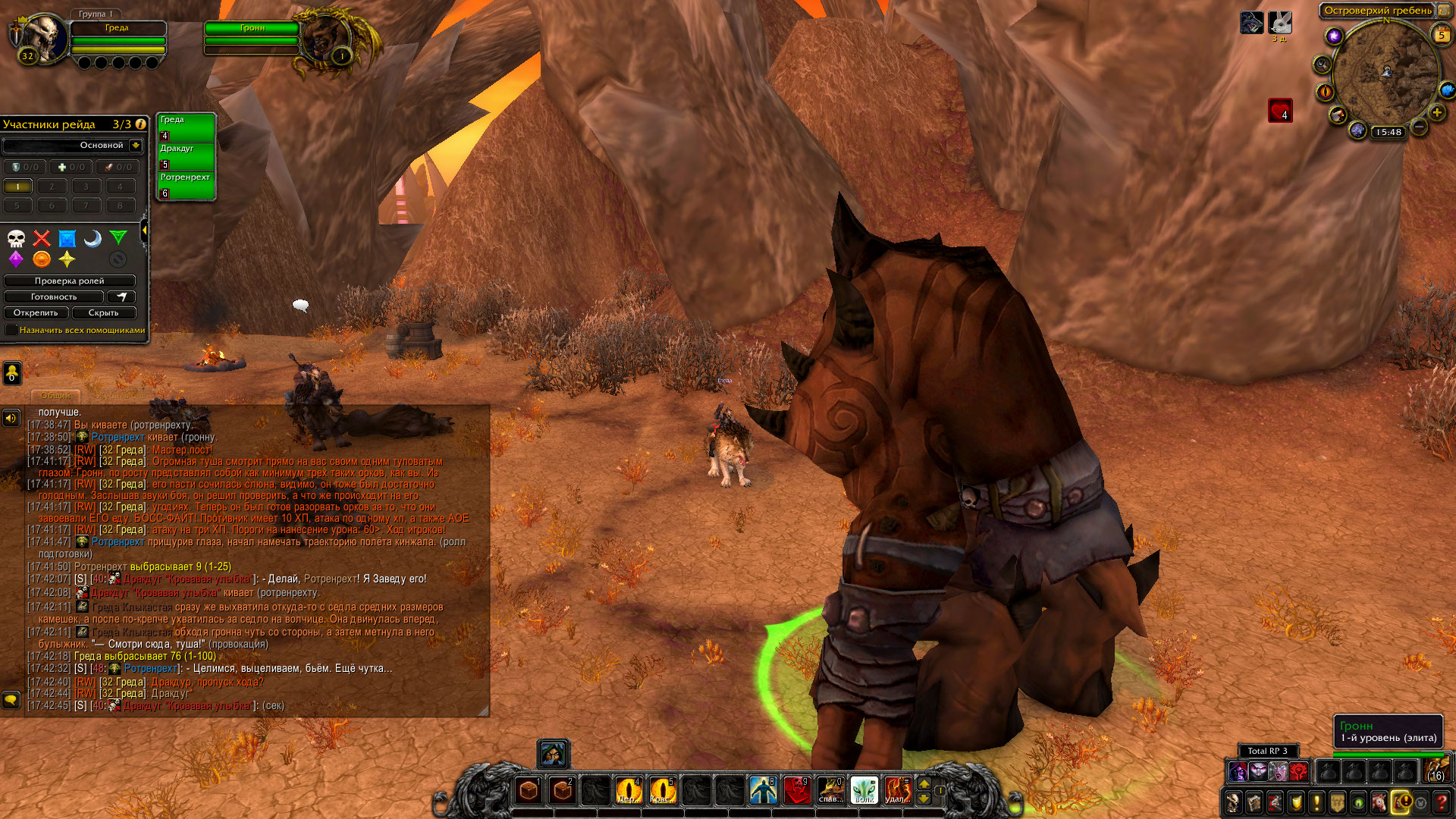
Task: Click the Открепить button
Action: [36, 312]
